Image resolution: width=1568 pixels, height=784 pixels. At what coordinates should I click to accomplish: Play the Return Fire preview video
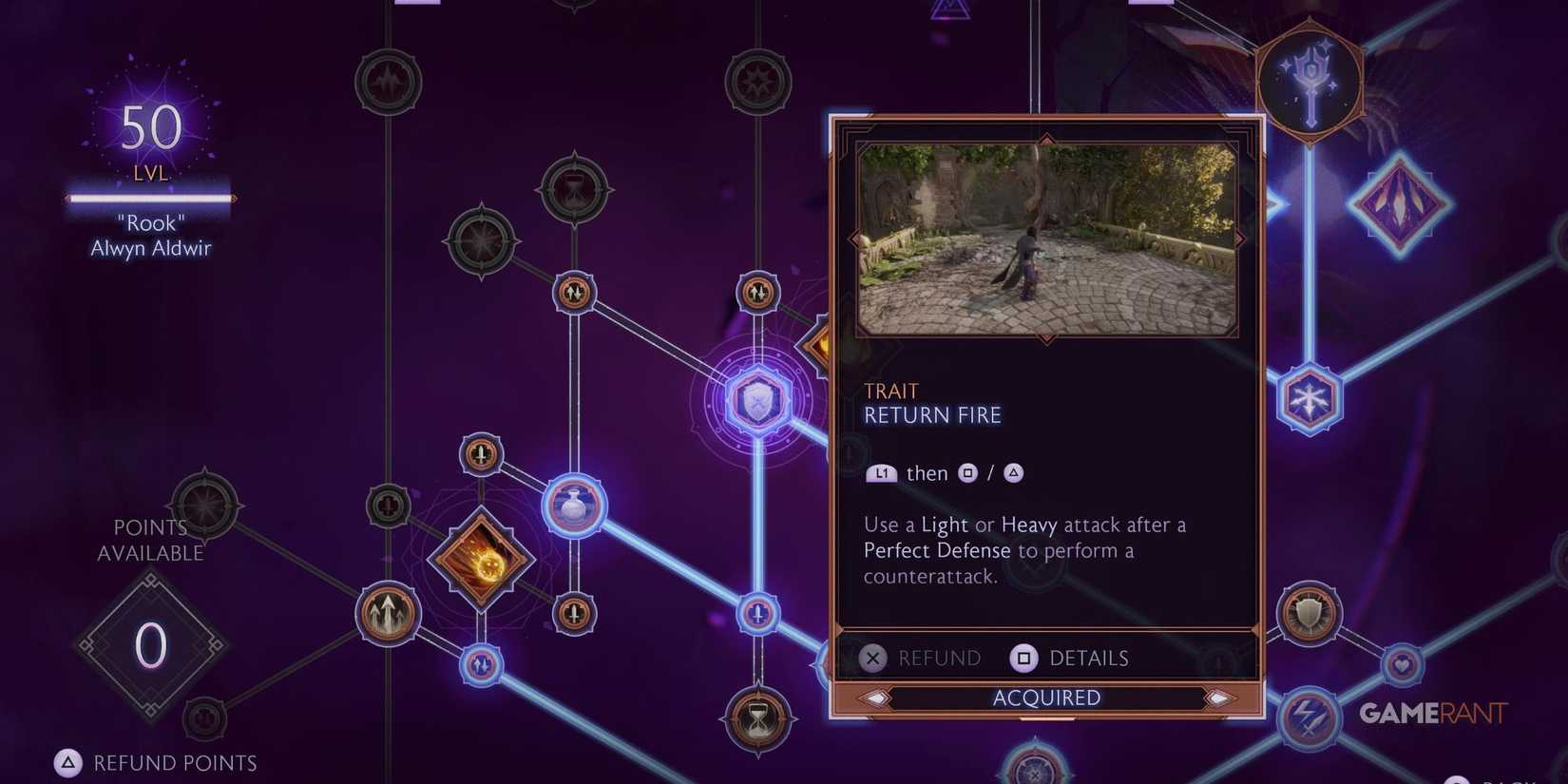click(1045, 238)
